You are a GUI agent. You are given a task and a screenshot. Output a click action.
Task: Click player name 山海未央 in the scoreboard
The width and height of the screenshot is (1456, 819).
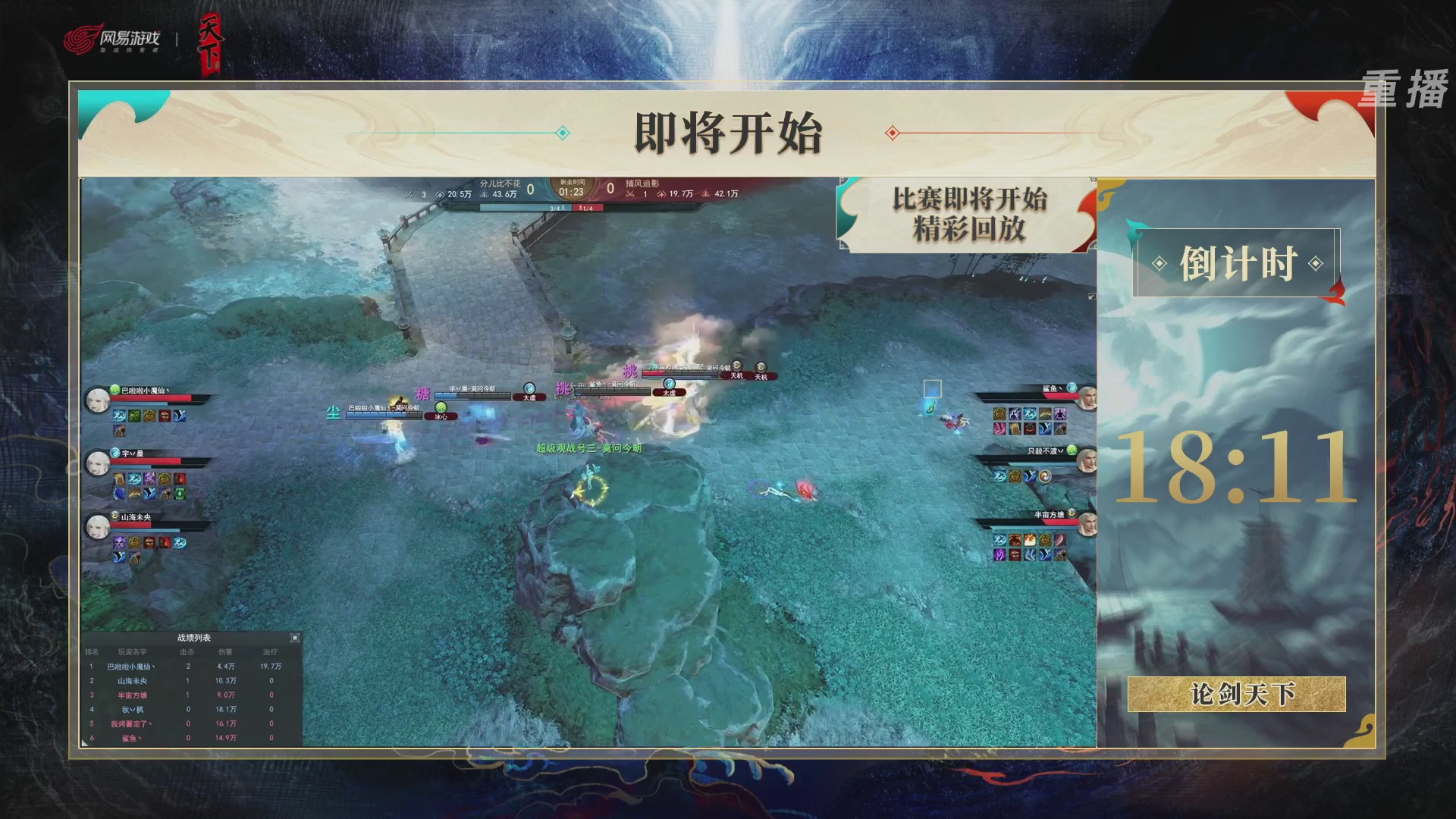[x=133, y=681]
